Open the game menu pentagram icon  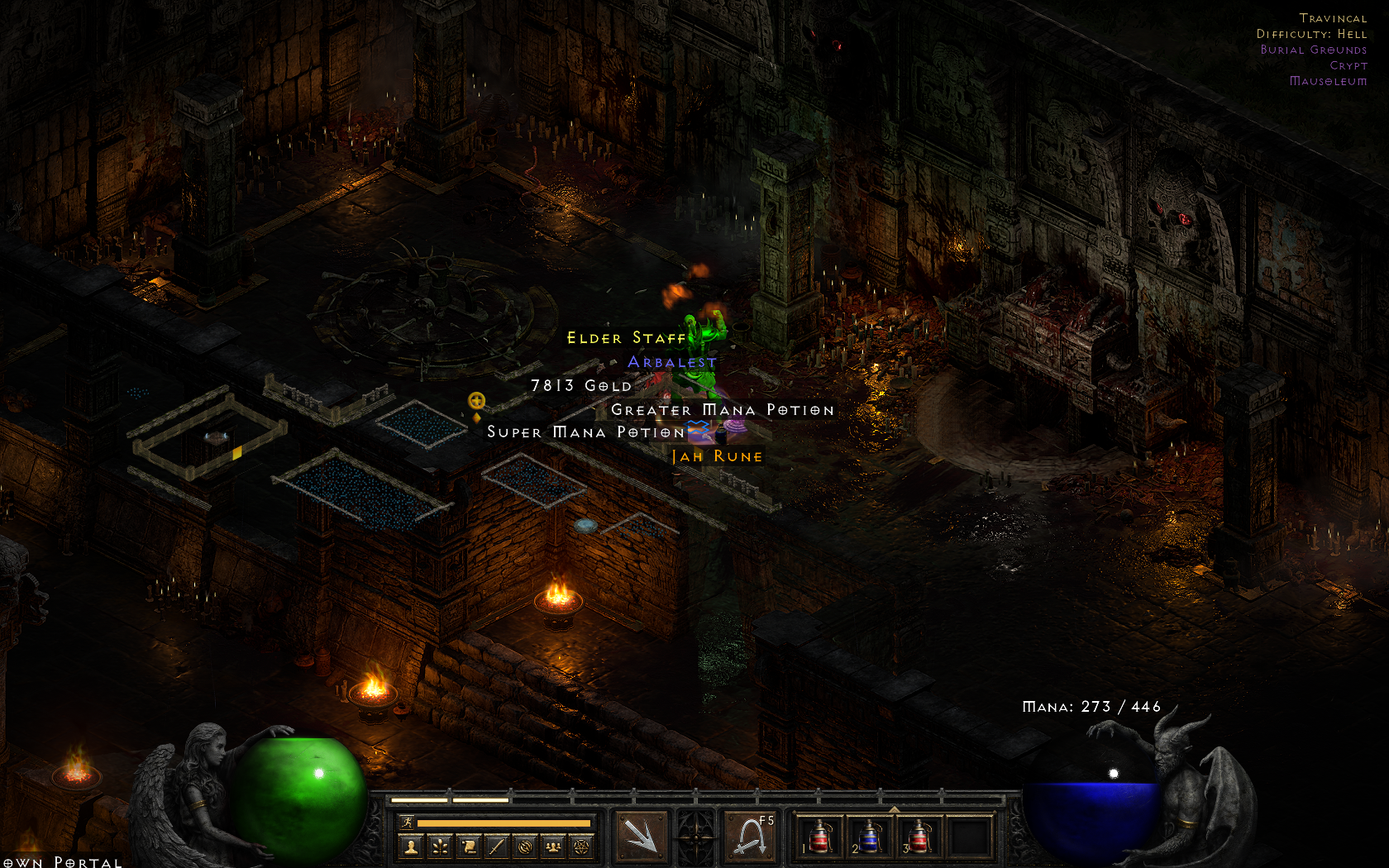coord(581,847)
